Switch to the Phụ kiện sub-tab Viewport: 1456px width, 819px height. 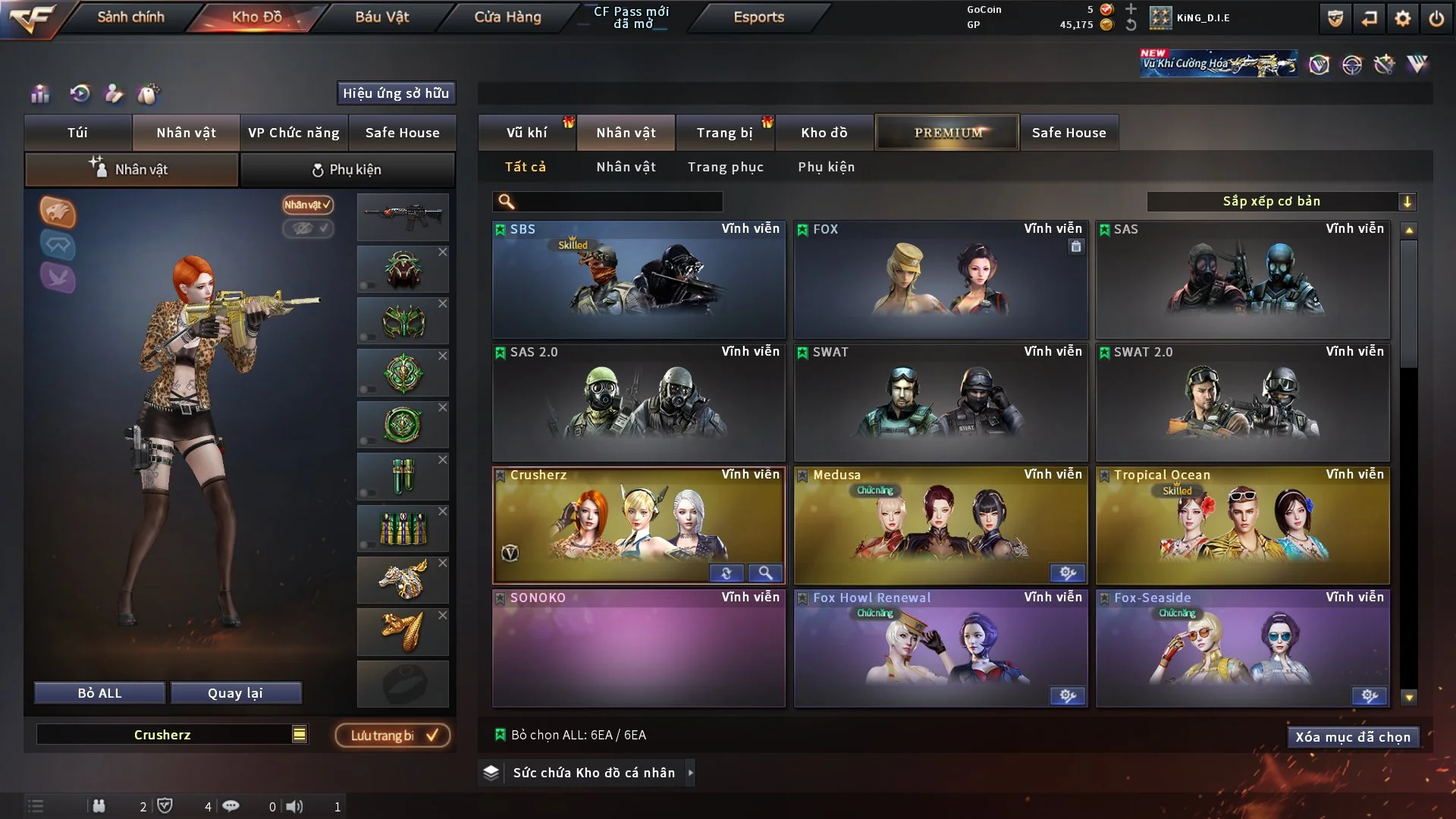(x=347, y=170)
